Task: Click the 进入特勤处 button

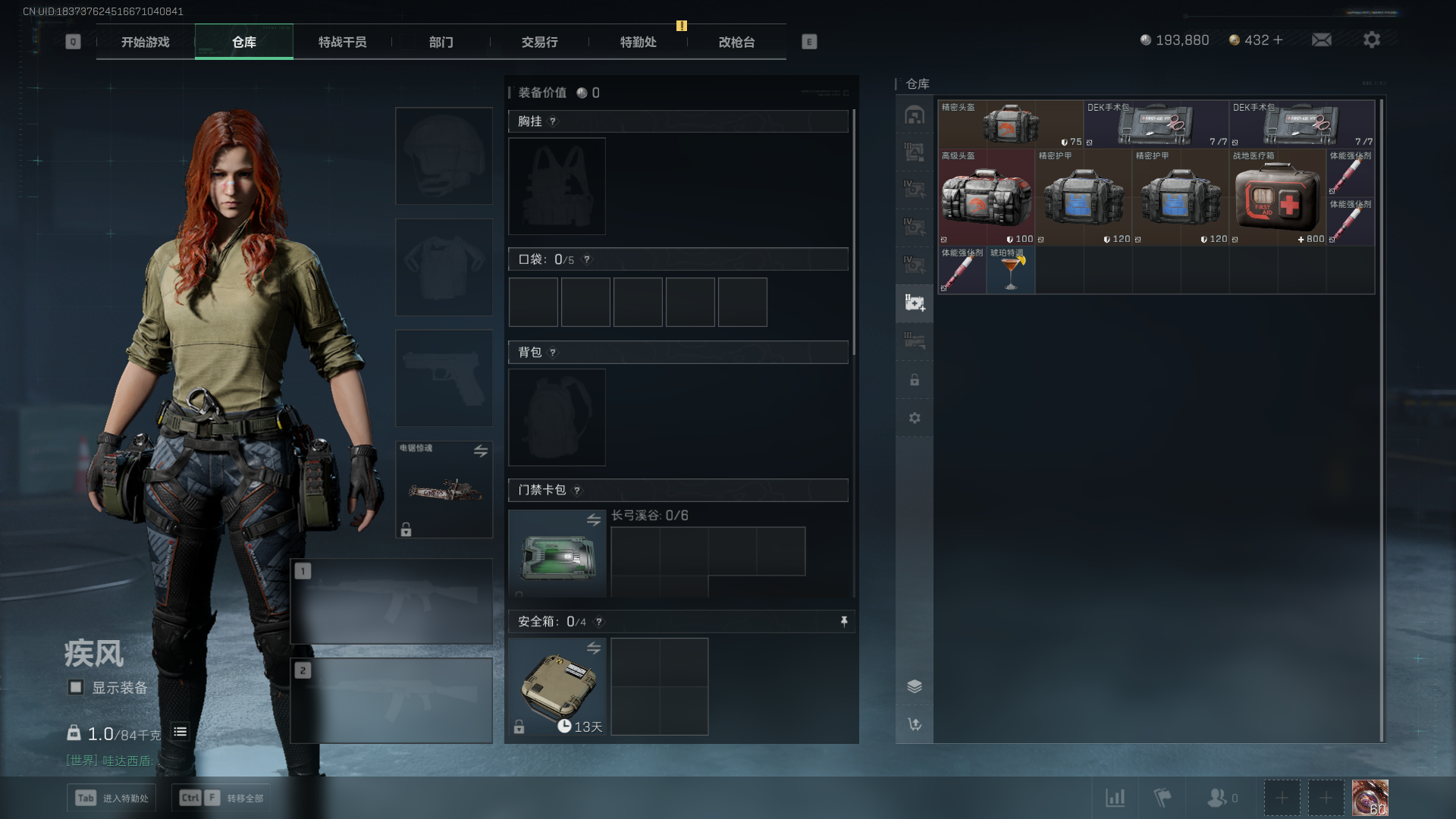Action: (x=111, y=798)
